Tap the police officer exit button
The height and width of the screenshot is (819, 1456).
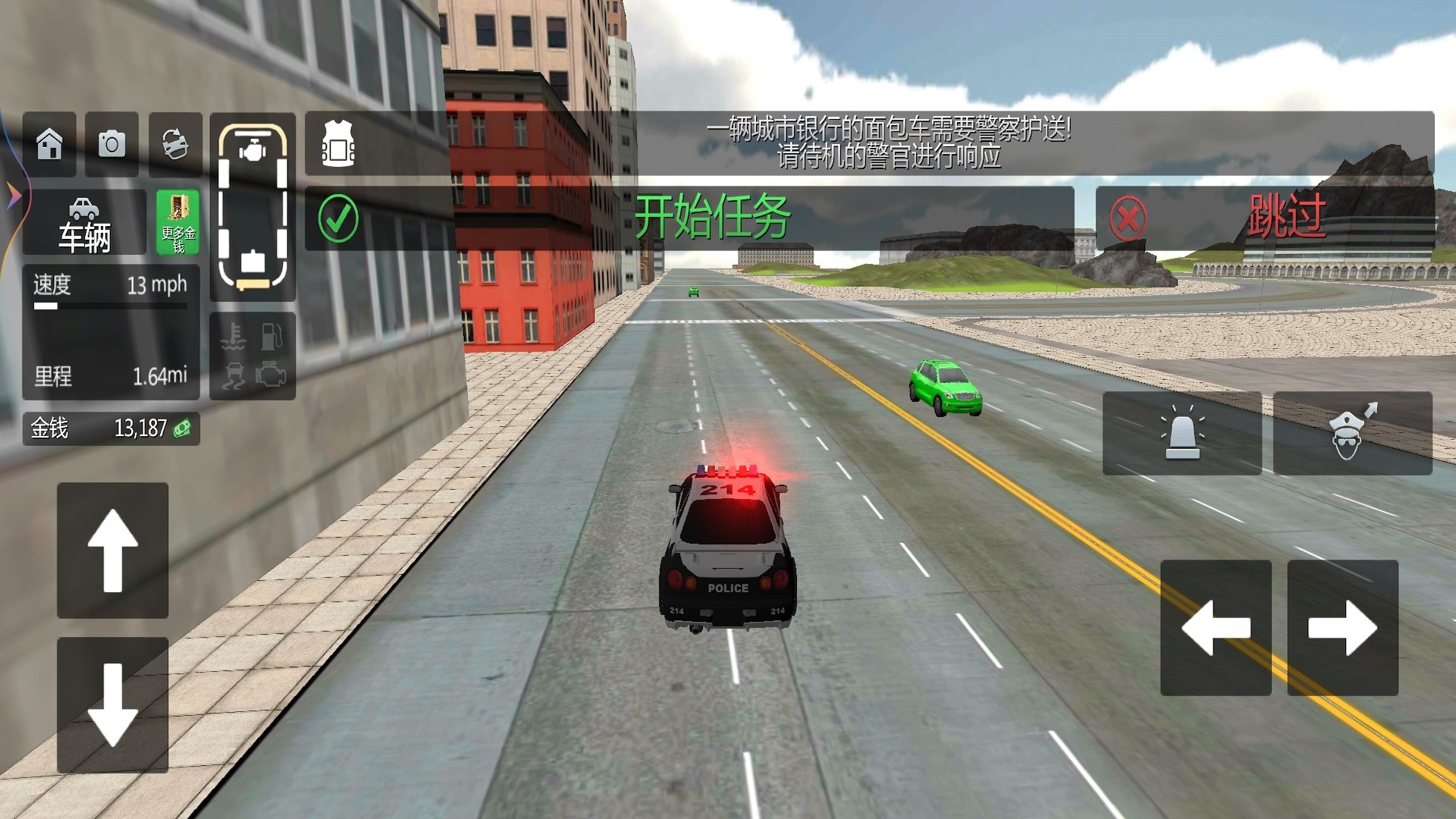tap(1352, 433)
